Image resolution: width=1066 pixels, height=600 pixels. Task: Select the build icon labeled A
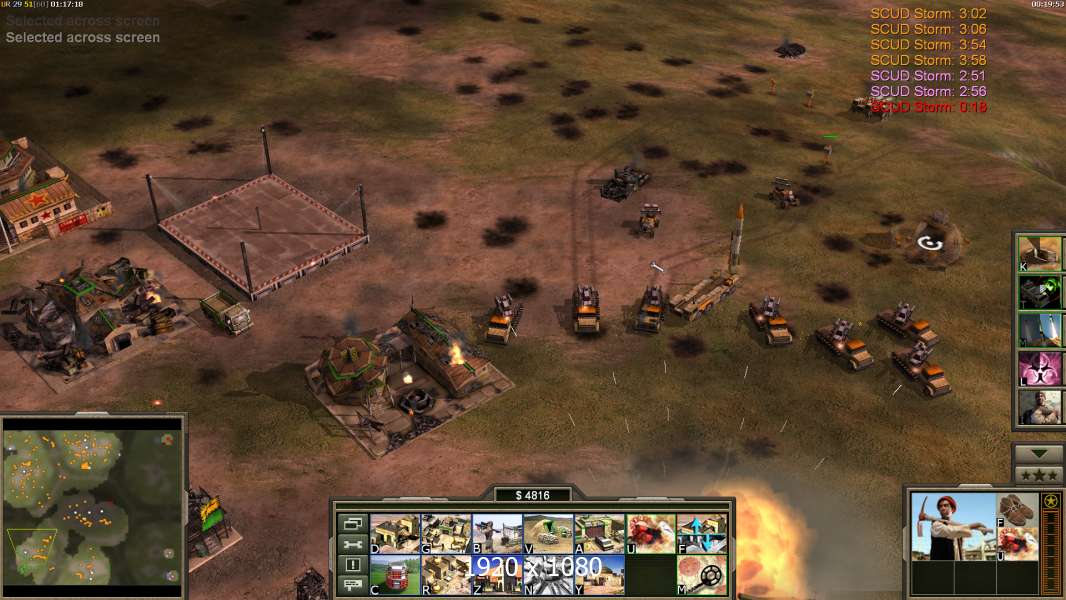(599, 534)
